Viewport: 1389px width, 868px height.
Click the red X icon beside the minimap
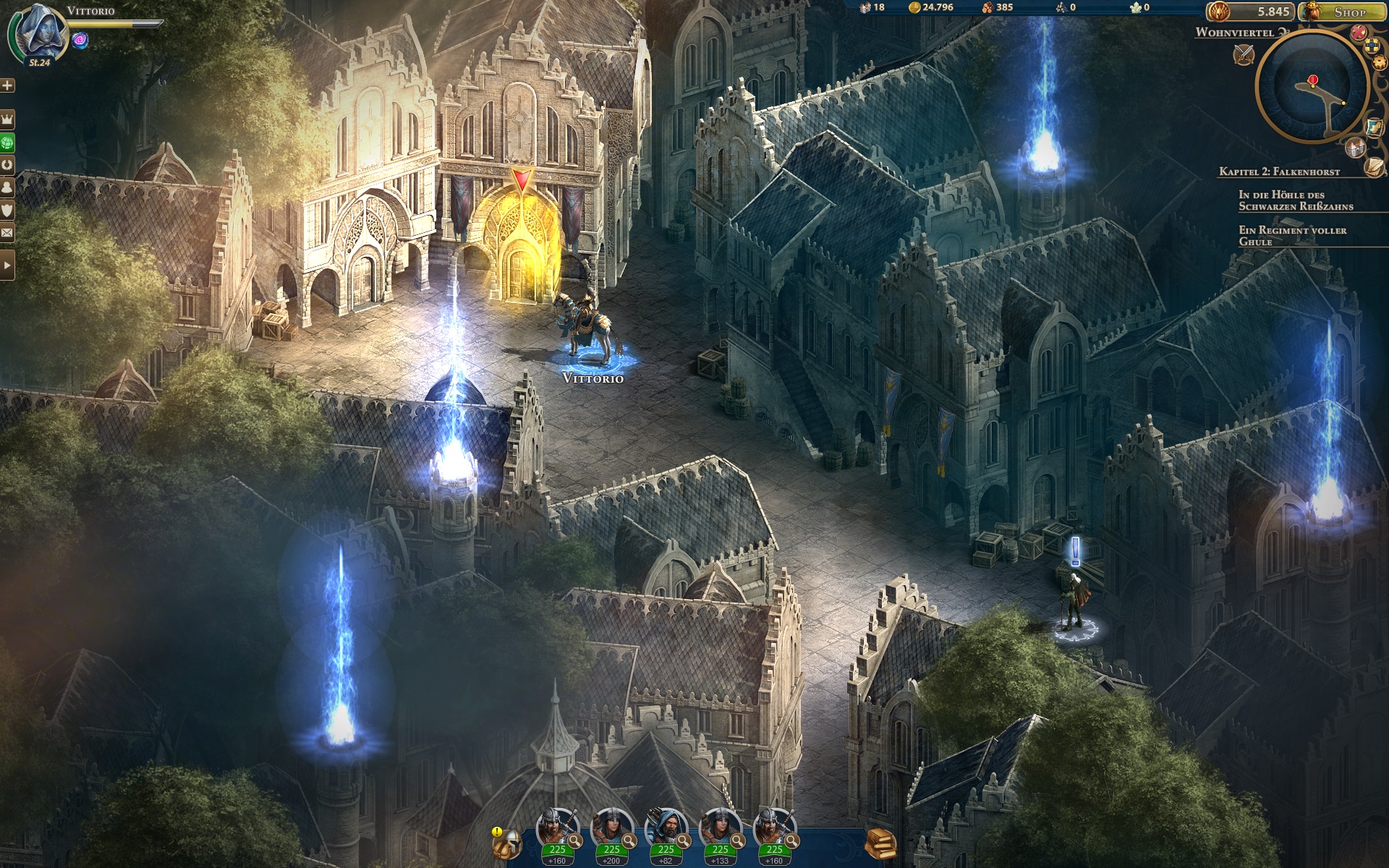[x=1359, y=32]
